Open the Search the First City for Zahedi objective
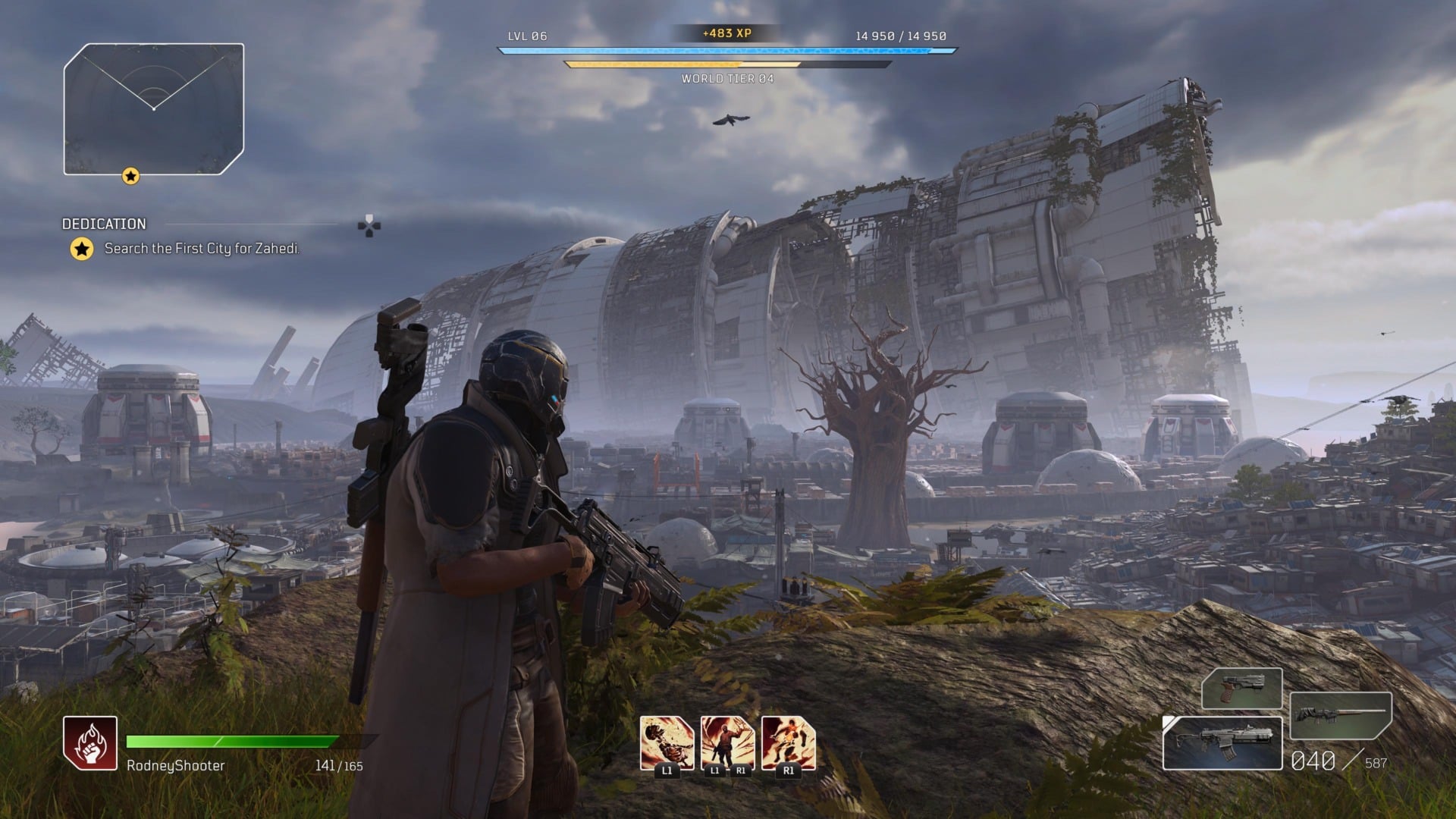 pyautogui.click(x=202, y=247)
